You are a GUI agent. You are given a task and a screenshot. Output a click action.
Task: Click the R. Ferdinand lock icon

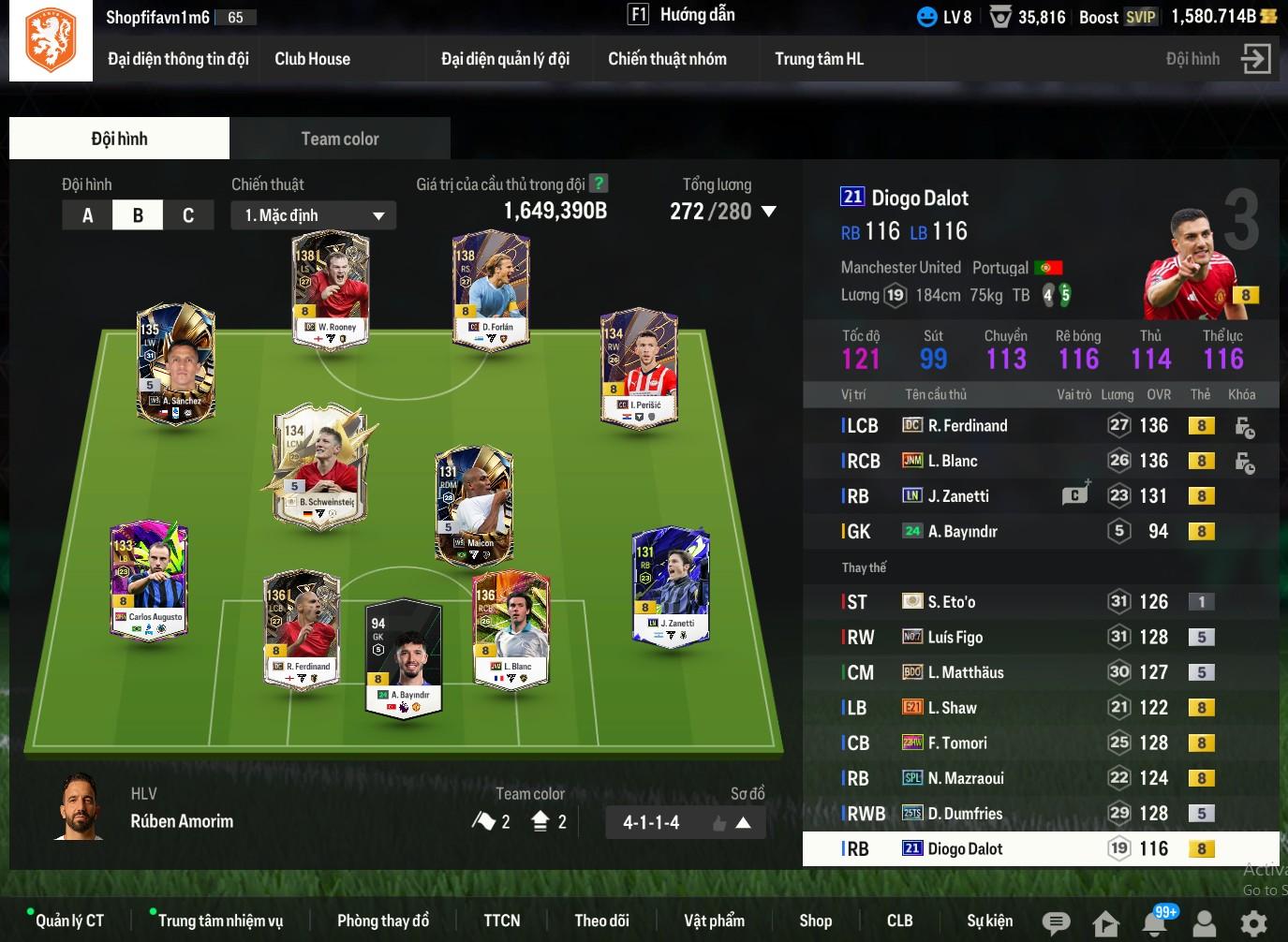[1244, 427]
